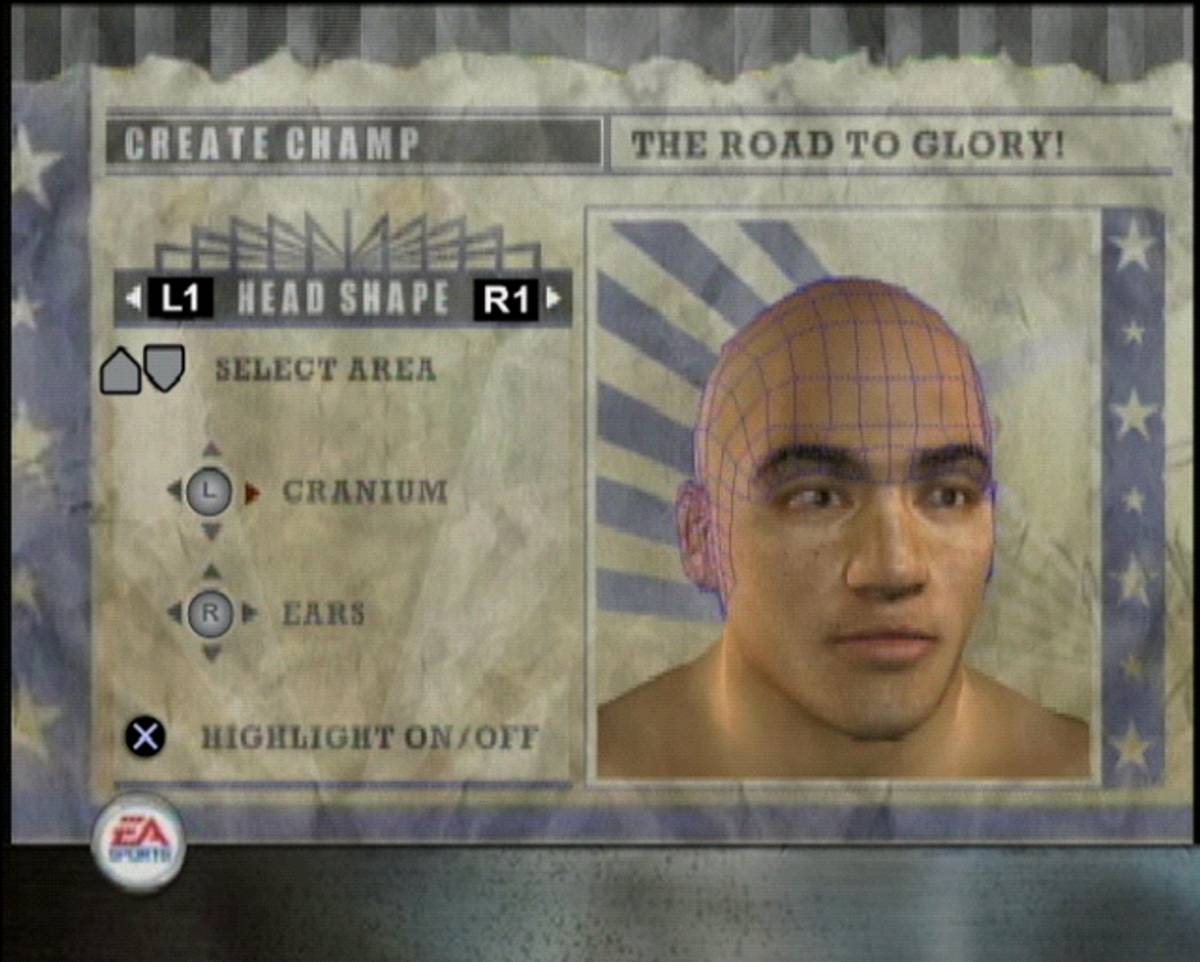
Task: Select the CRANIUM area option
Action: pos(364,492)
